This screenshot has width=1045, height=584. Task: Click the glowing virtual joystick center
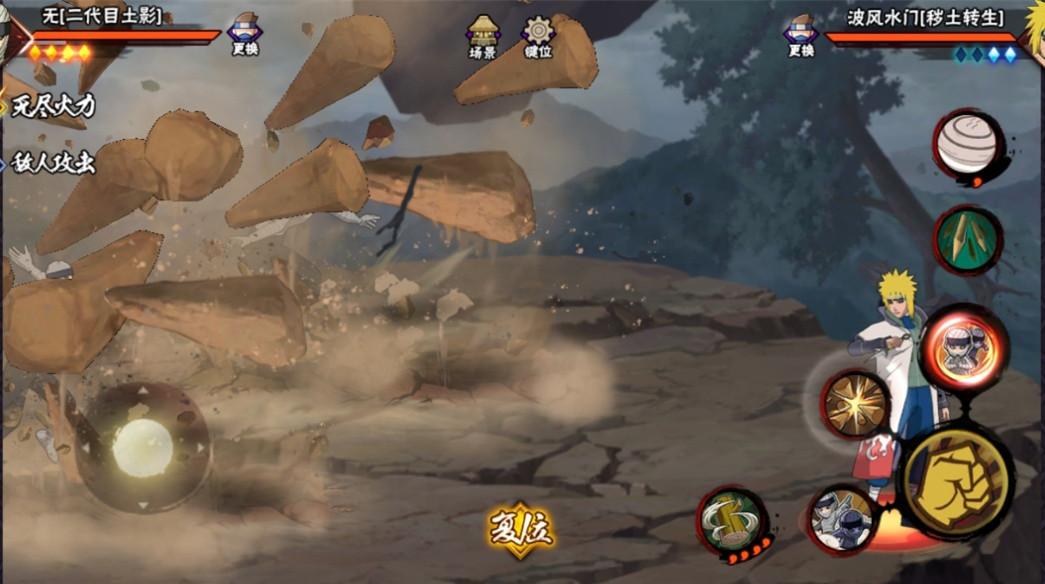click(x=143, y=446)
